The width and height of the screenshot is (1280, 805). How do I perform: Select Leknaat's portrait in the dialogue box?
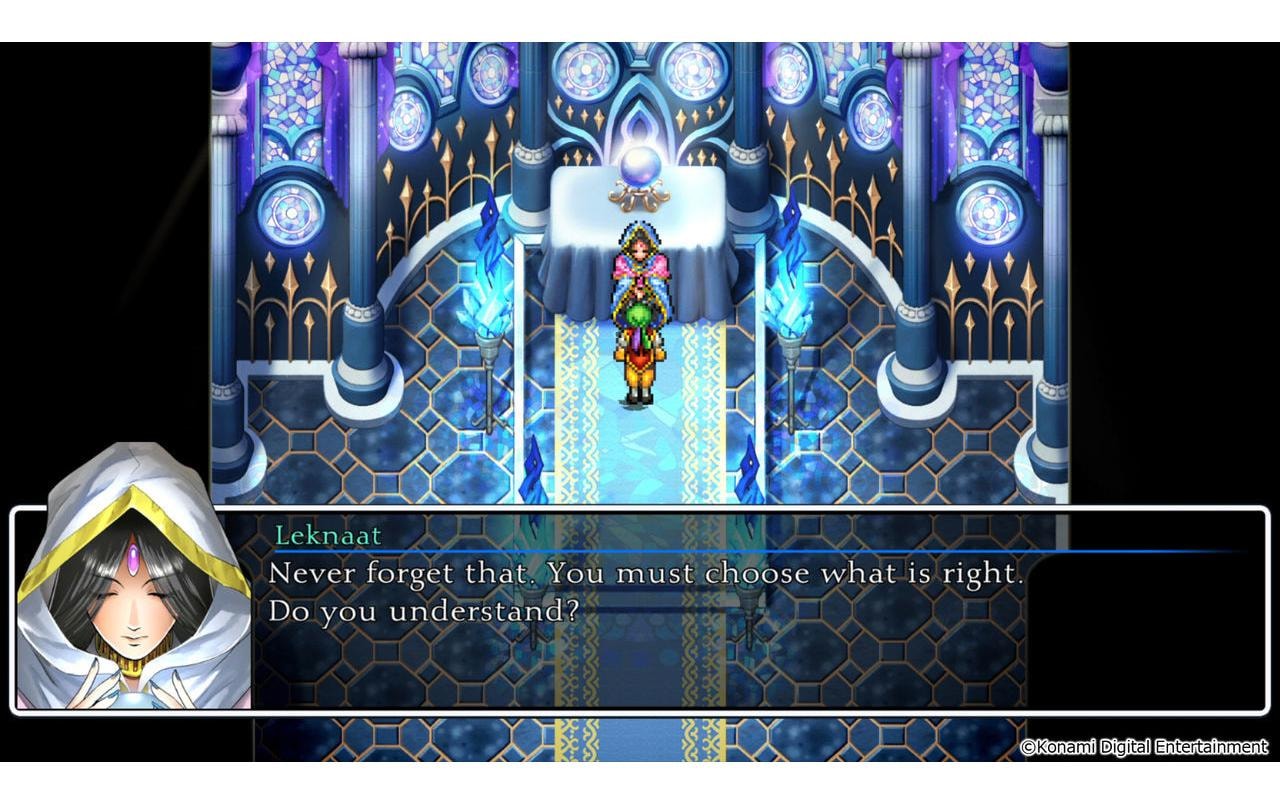coord(130,610)
